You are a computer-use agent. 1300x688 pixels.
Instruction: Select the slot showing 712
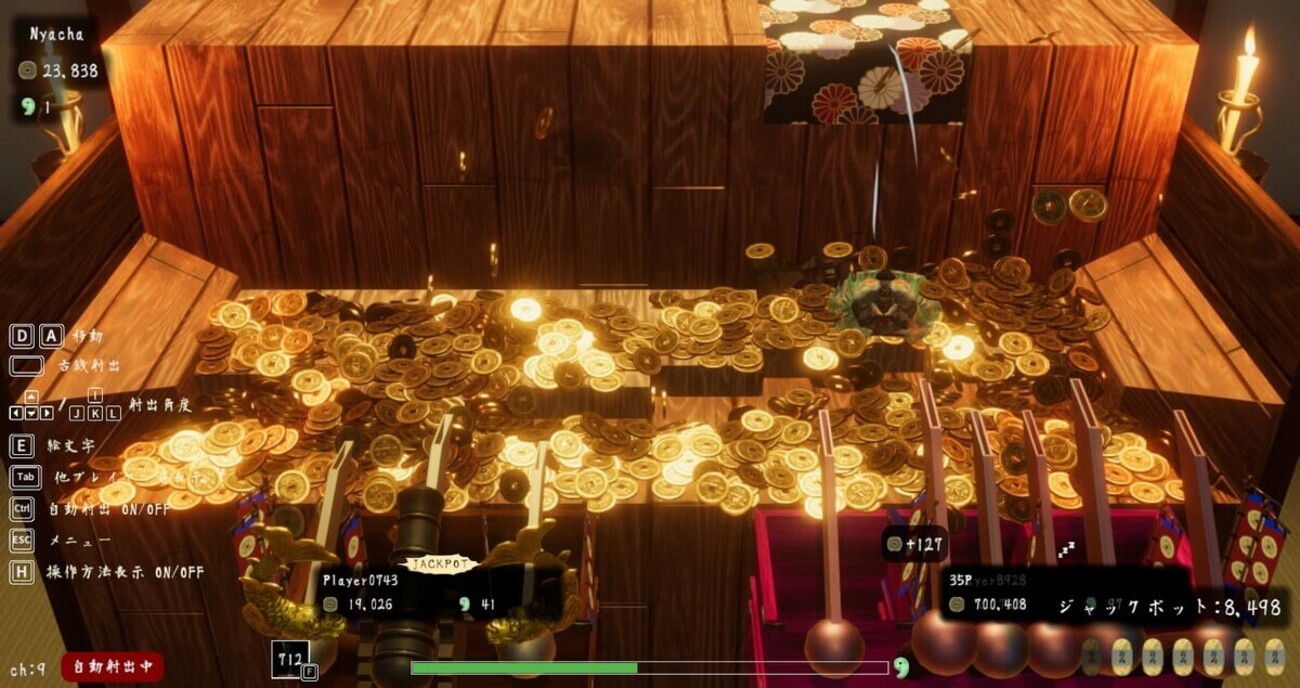click(x=291, y=659)
